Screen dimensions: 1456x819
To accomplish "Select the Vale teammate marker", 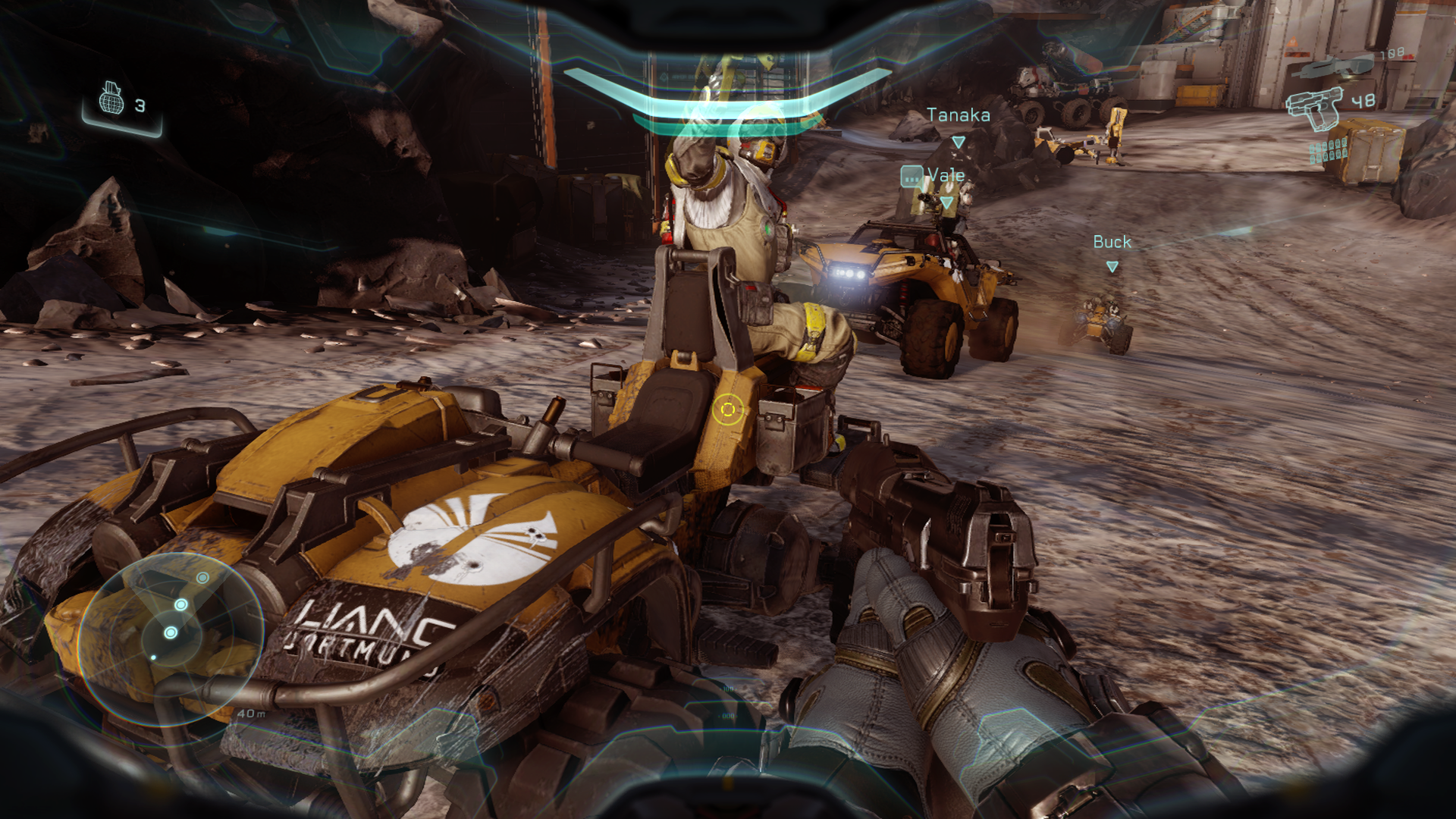I will (946, 202).
